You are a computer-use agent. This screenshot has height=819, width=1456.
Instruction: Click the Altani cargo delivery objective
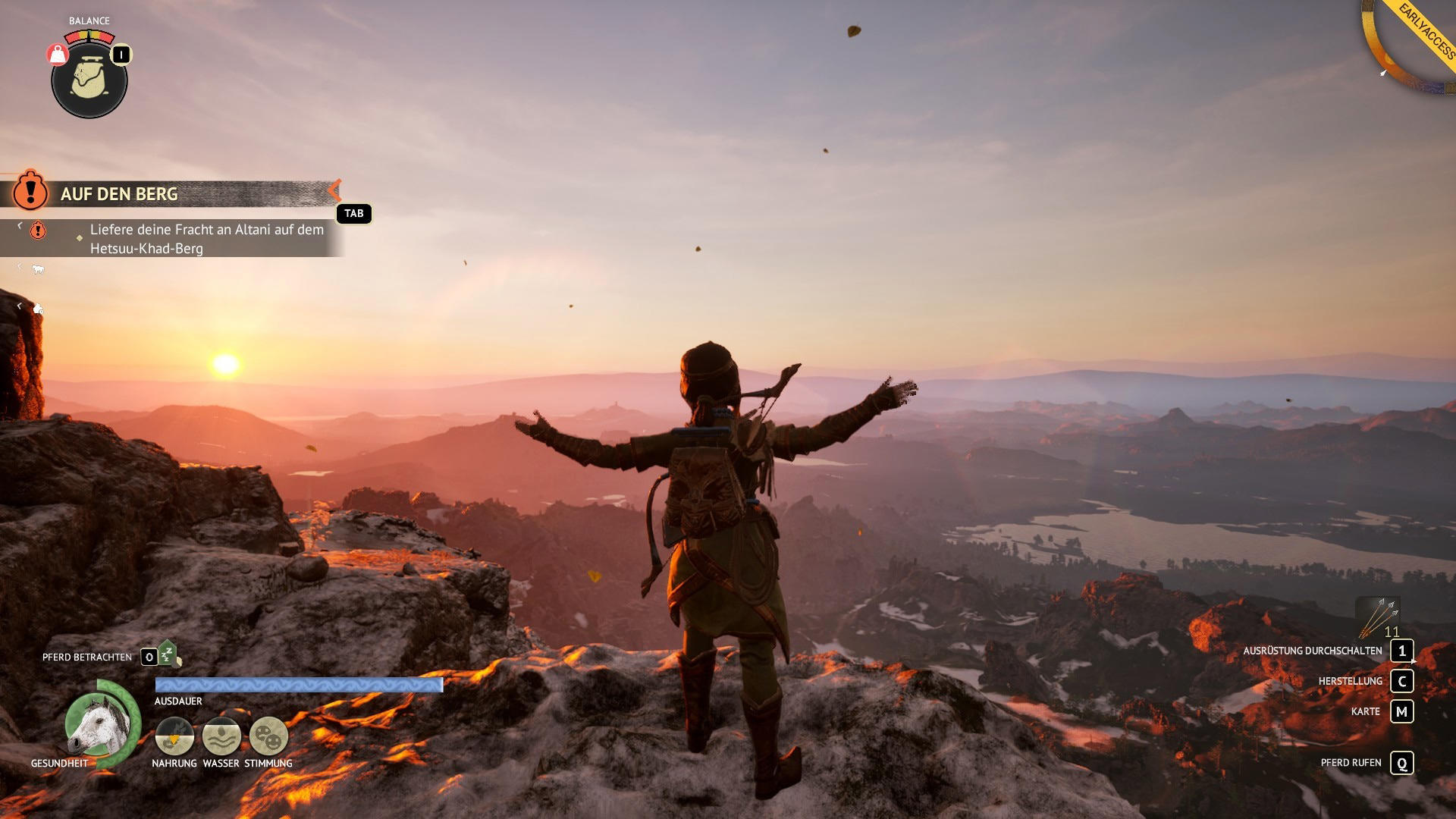pyautogui.click(x=206, y=239)
